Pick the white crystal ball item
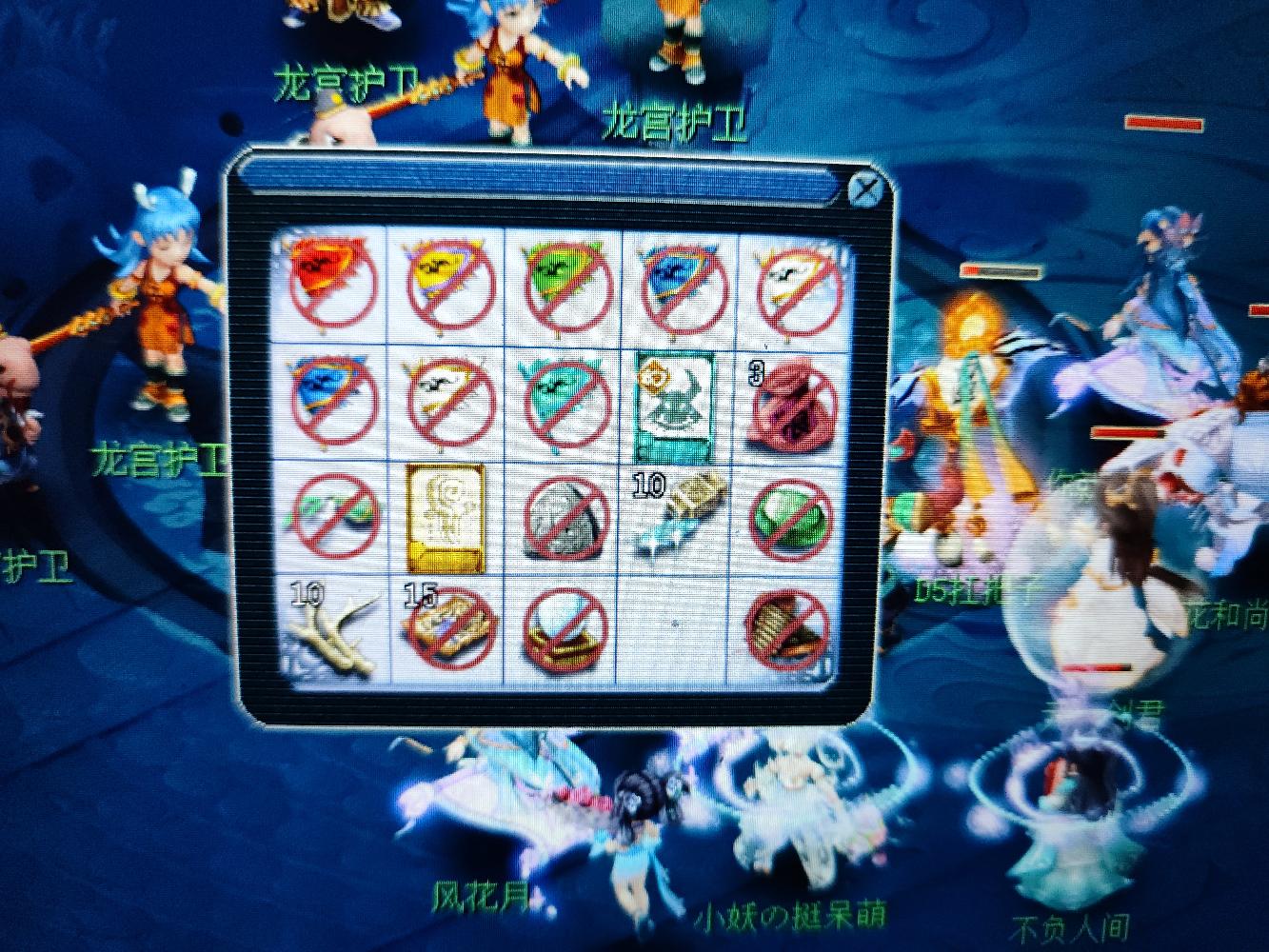Viewport: 1269px width, 952px height. tap(564, 631)
